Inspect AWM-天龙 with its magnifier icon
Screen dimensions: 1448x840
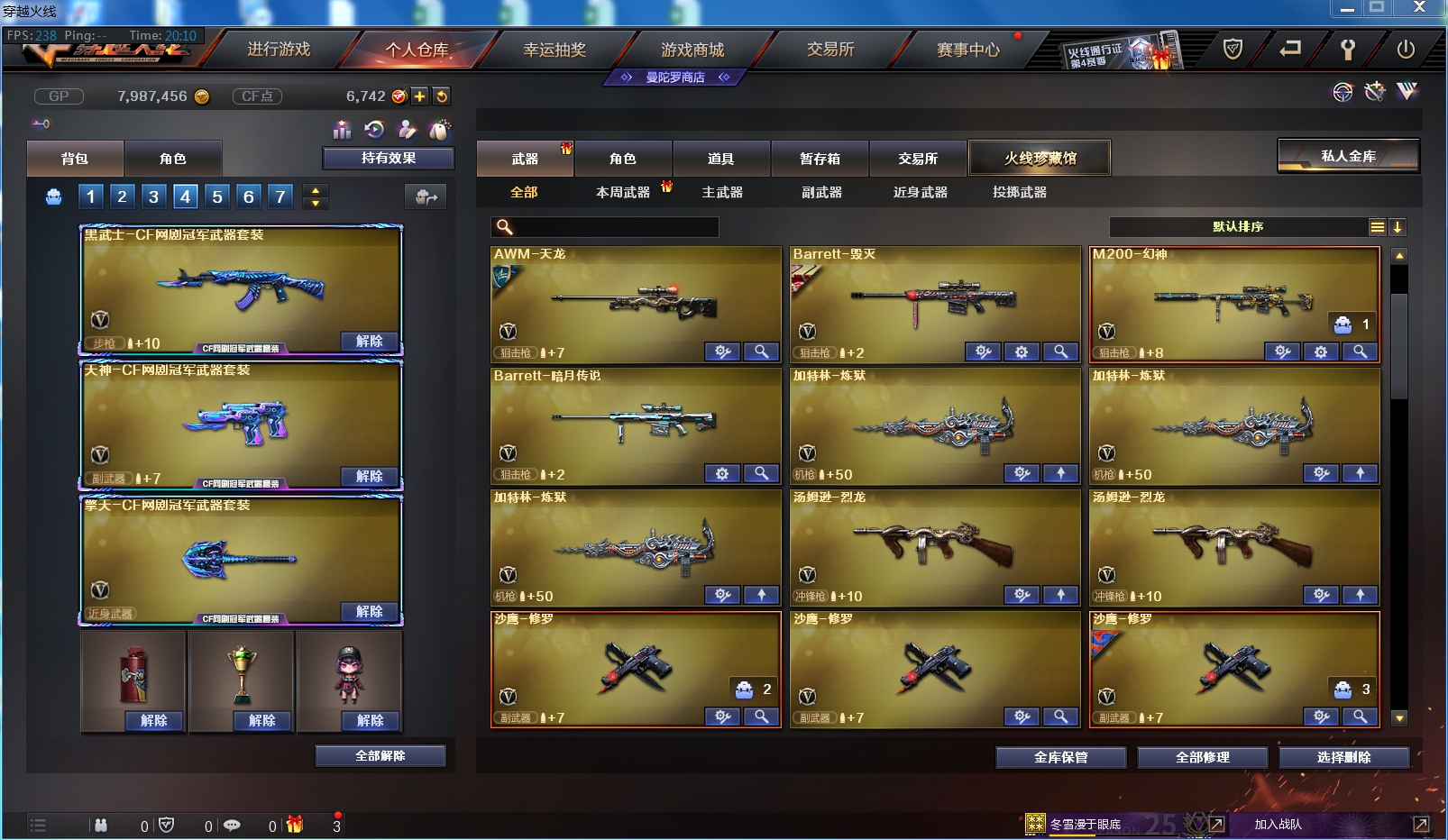[762, 352]
